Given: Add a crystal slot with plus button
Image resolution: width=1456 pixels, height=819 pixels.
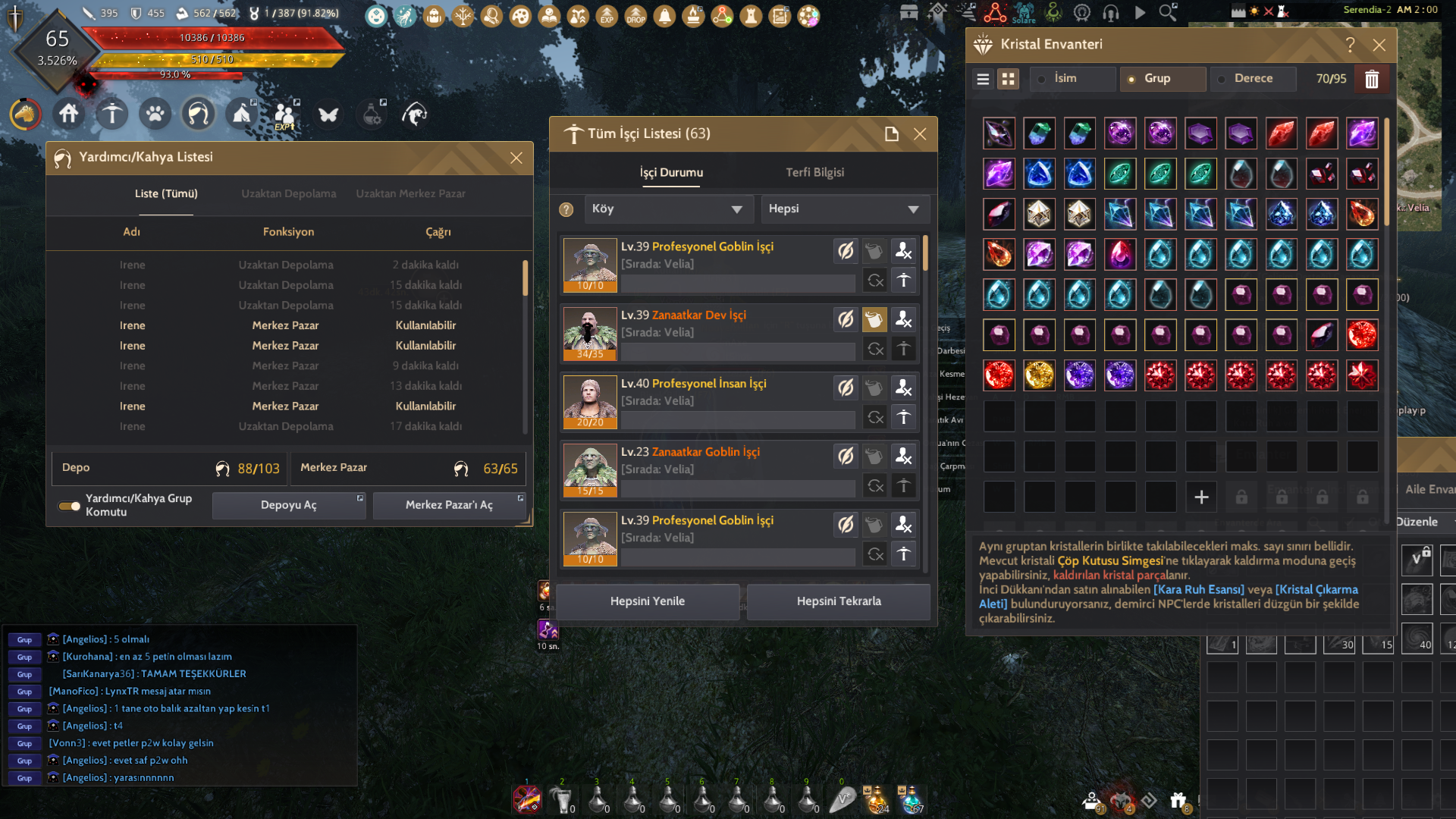Looking at the screenshot, I should tap(1201, 497).
